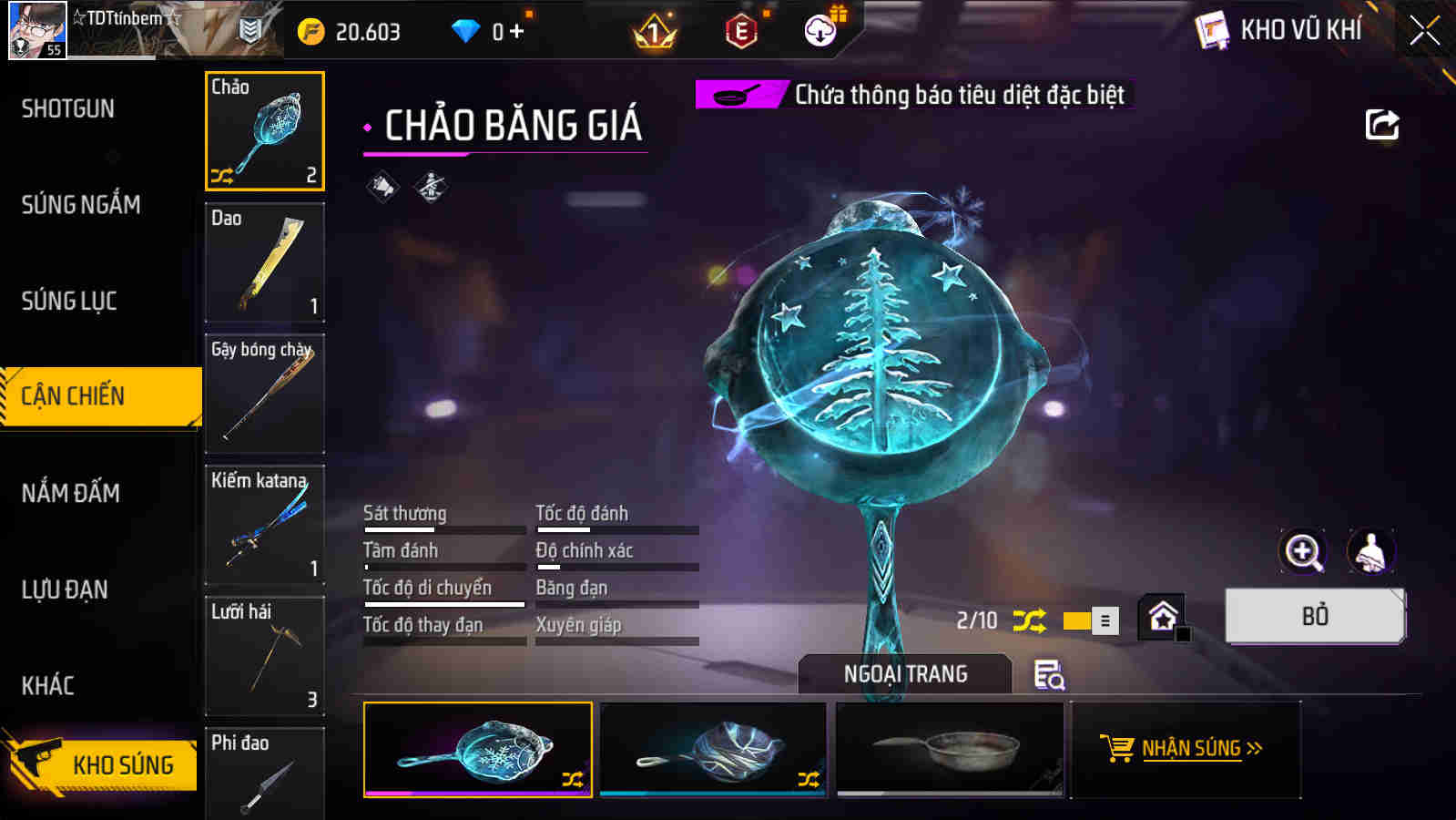The width and height of the screenshot is (1456, 820).
Task: Select the Dao weapon thumbnail
Action: coord(264,263)
